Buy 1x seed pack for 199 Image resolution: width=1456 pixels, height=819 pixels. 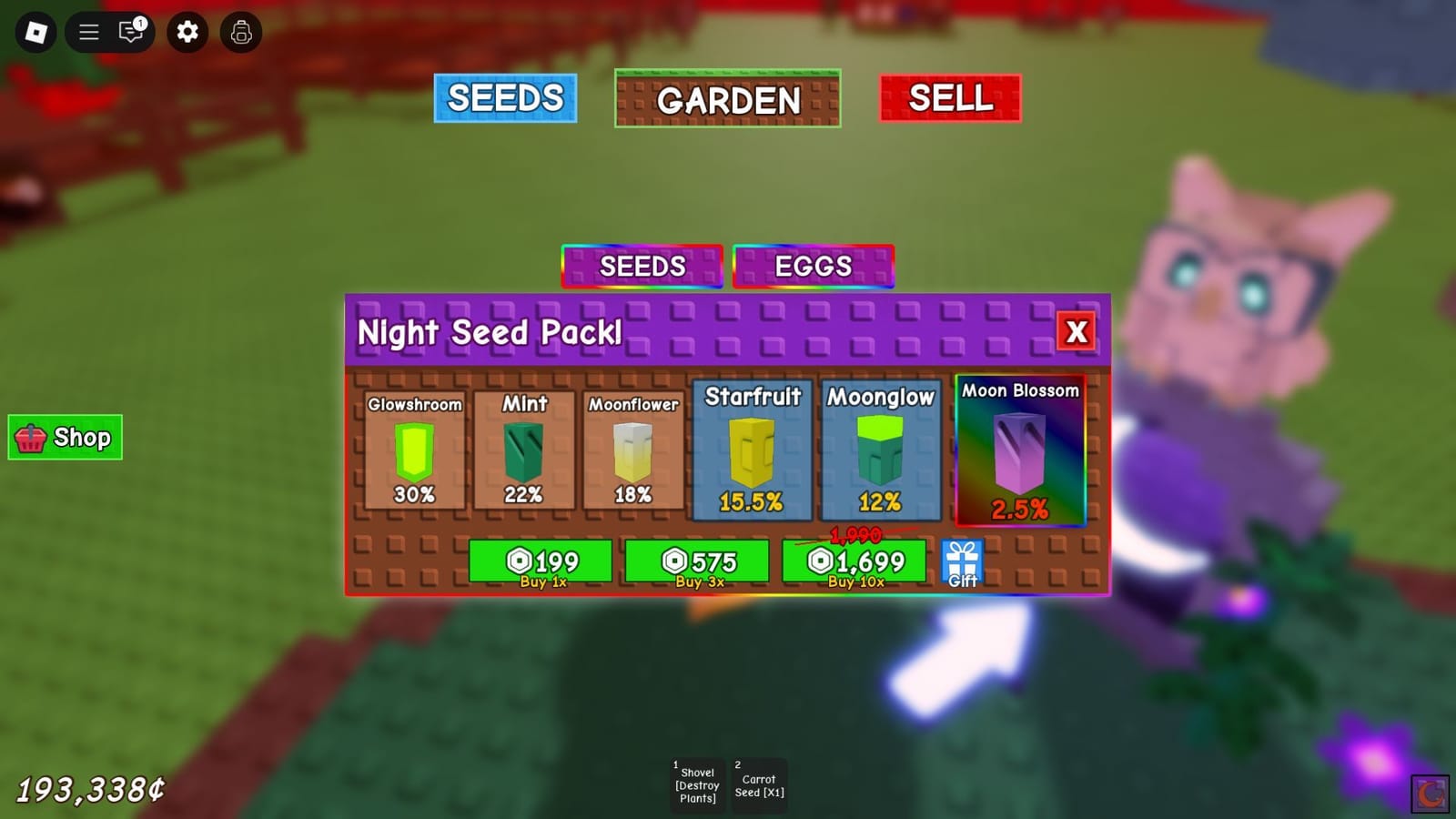tap(541, 561)
